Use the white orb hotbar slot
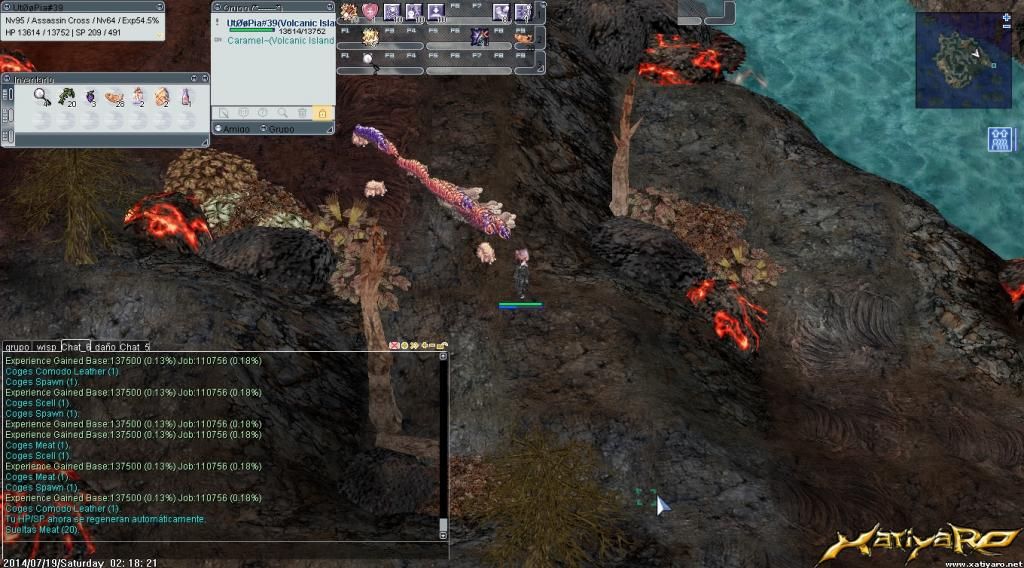Image resolution: width=1024 pixels, height=568 pixels. (369, 60)
